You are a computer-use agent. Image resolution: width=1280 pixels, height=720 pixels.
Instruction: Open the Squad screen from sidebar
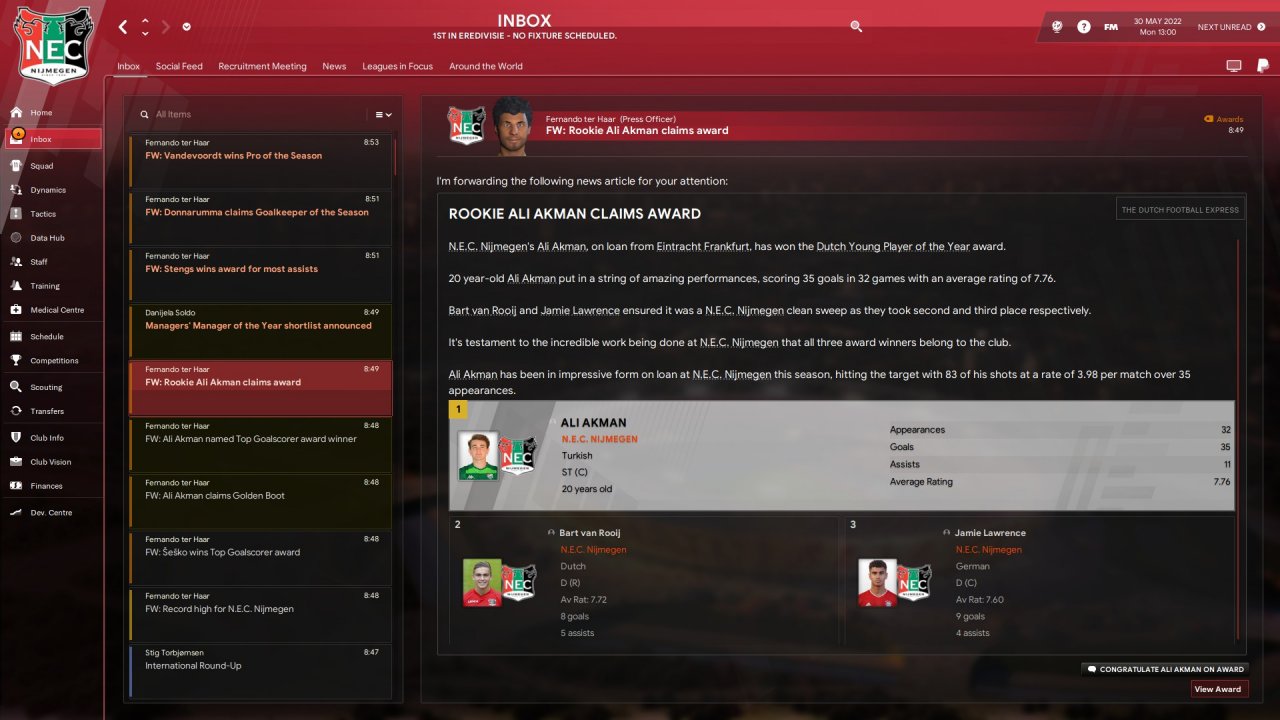pos(42,166)
